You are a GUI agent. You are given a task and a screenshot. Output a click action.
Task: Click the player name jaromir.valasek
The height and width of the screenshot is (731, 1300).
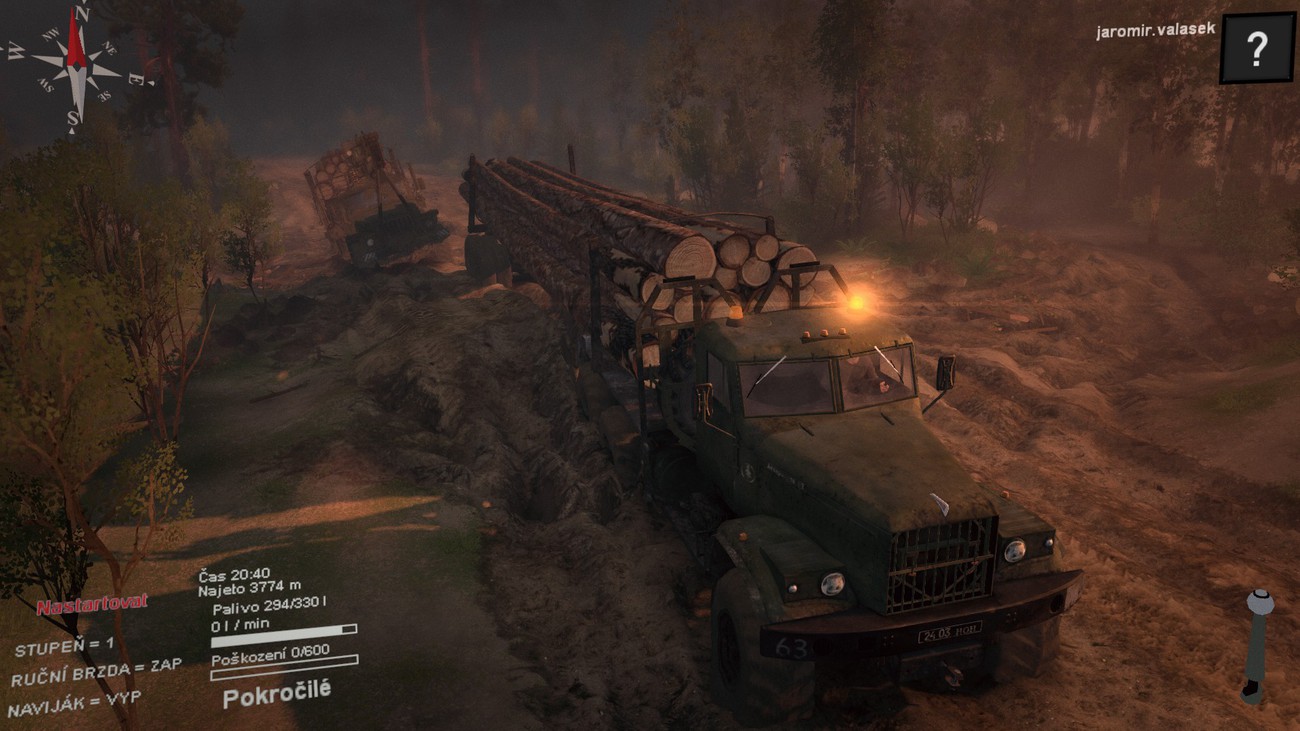click(1155, 30)
